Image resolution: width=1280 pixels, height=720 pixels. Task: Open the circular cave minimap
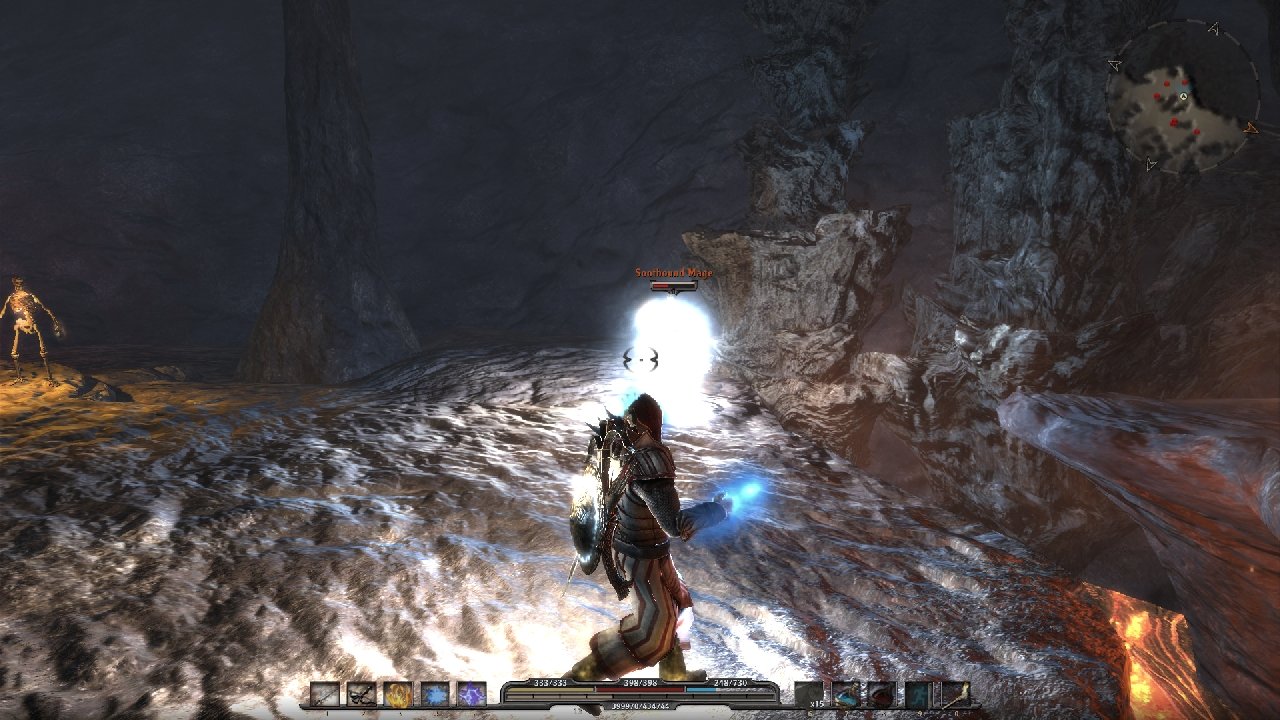1183,97
